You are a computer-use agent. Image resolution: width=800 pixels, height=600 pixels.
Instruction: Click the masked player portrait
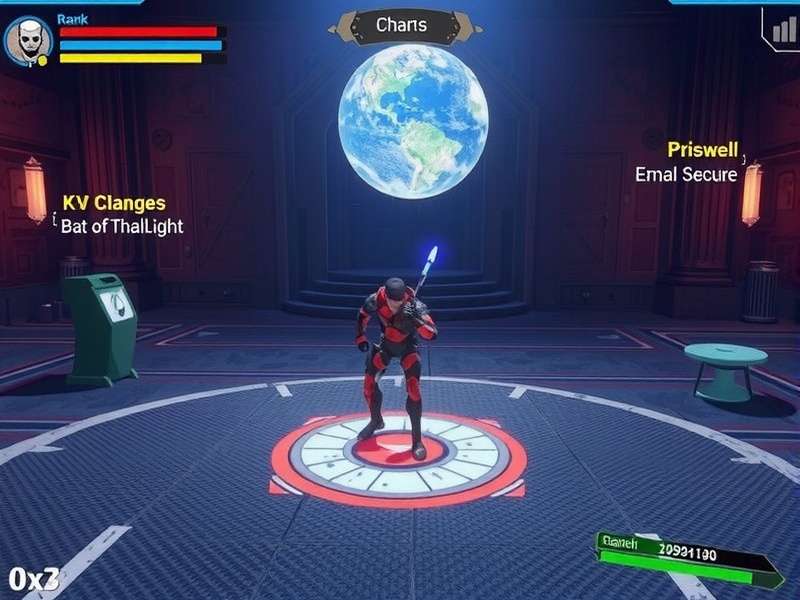tap(27, 42)
